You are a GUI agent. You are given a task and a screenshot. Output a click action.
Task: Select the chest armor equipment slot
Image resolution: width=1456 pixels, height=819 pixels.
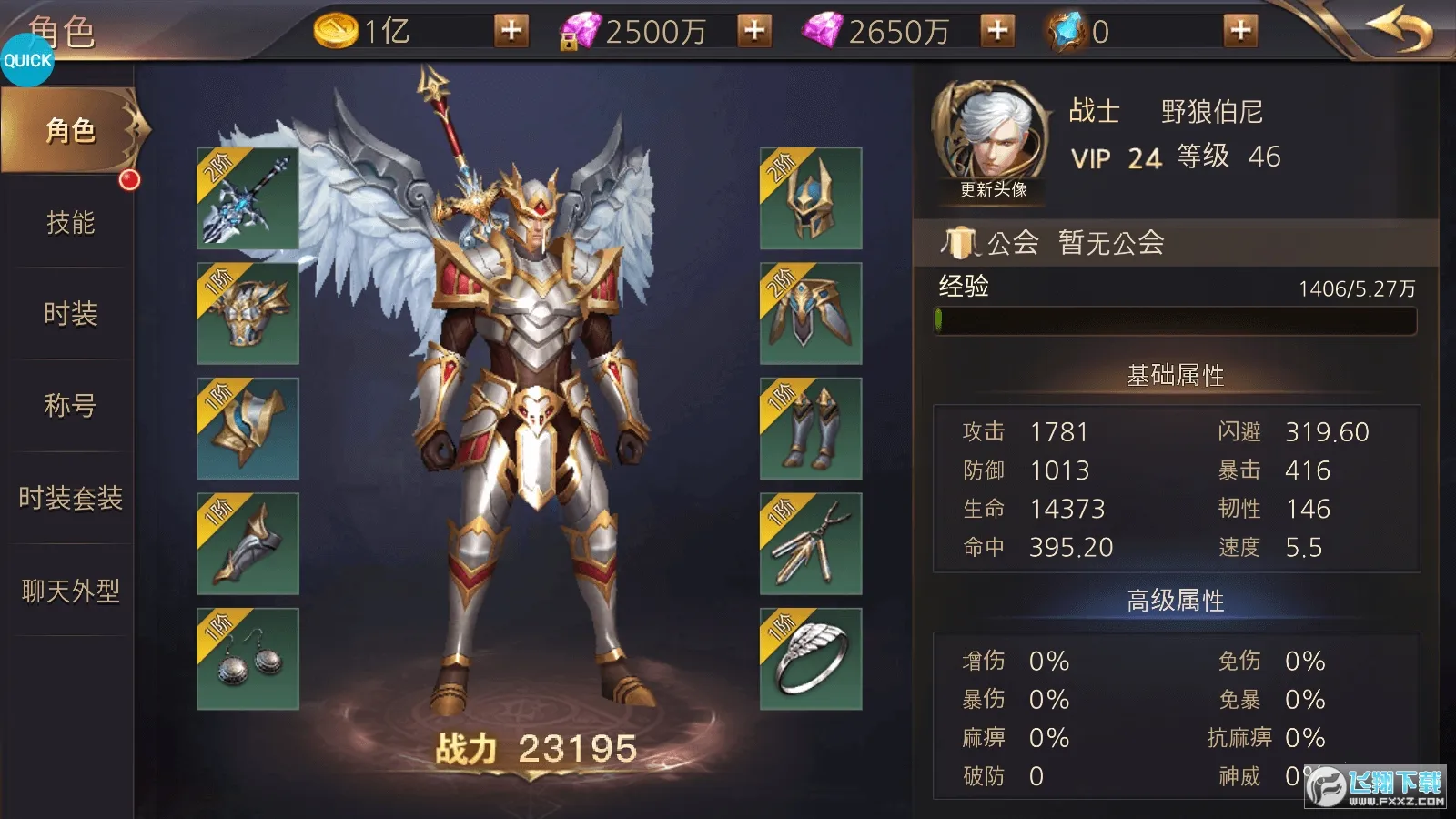click(246, 316)
